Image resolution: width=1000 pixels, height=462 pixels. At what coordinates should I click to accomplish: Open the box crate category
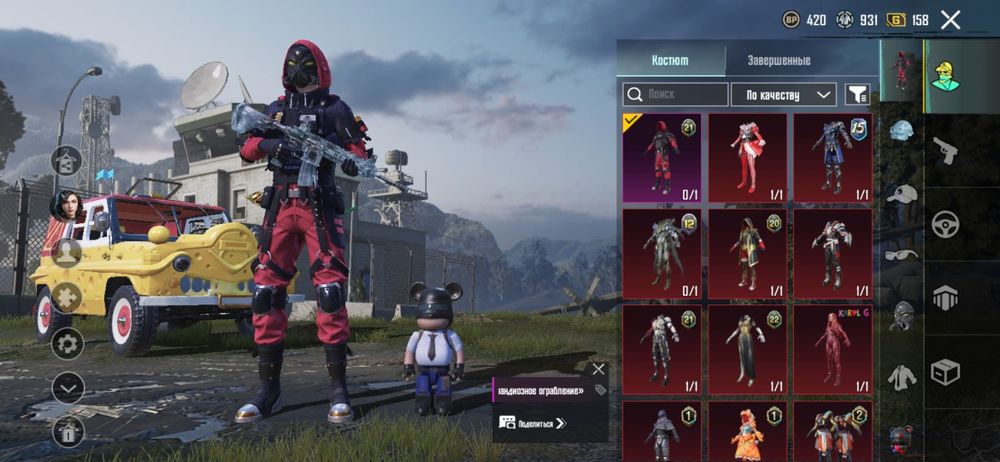pyautogui.click(x=945, y=372)
